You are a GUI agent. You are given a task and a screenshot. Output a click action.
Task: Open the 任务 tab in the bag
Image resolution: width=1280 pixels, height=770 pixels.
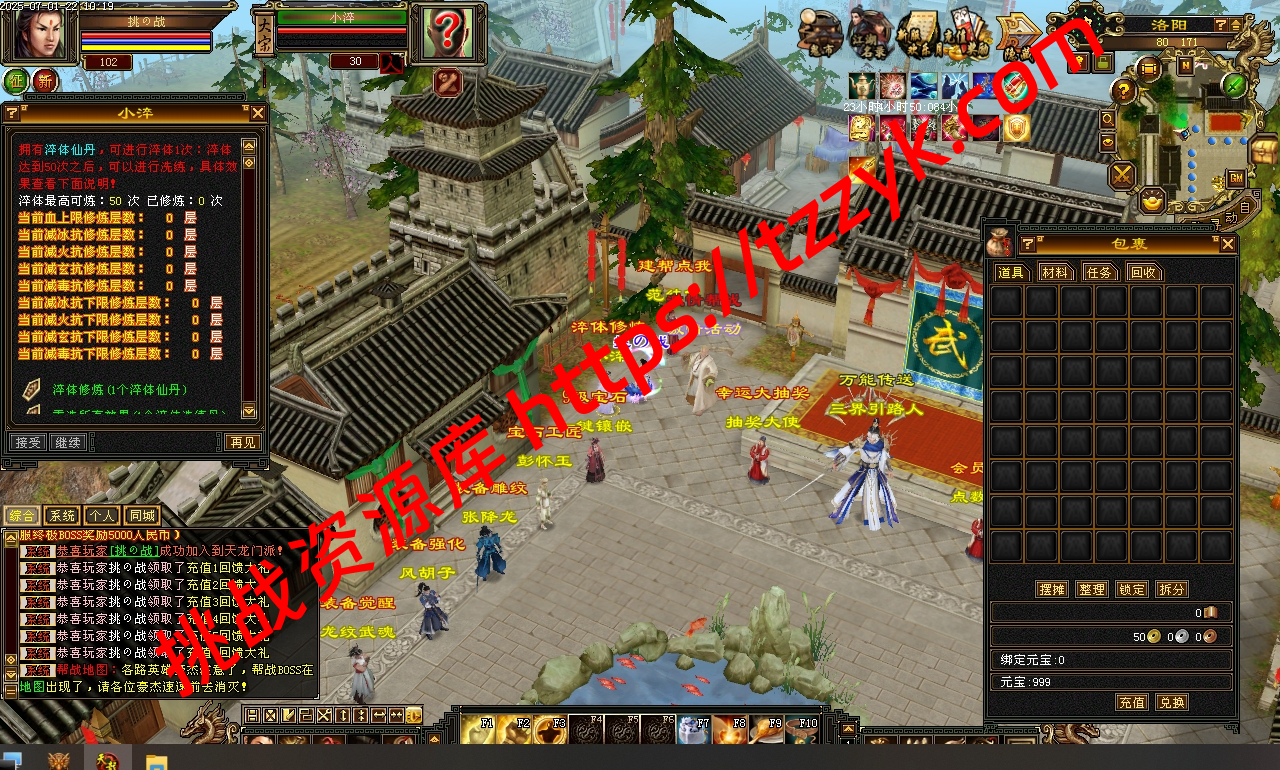point(1100,272)
